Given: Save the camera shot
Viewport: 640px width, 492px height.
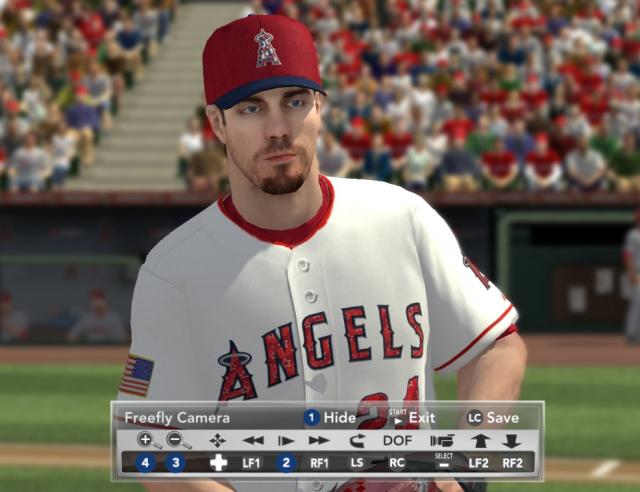Looking at the screenshot, I should pos(493,418).
